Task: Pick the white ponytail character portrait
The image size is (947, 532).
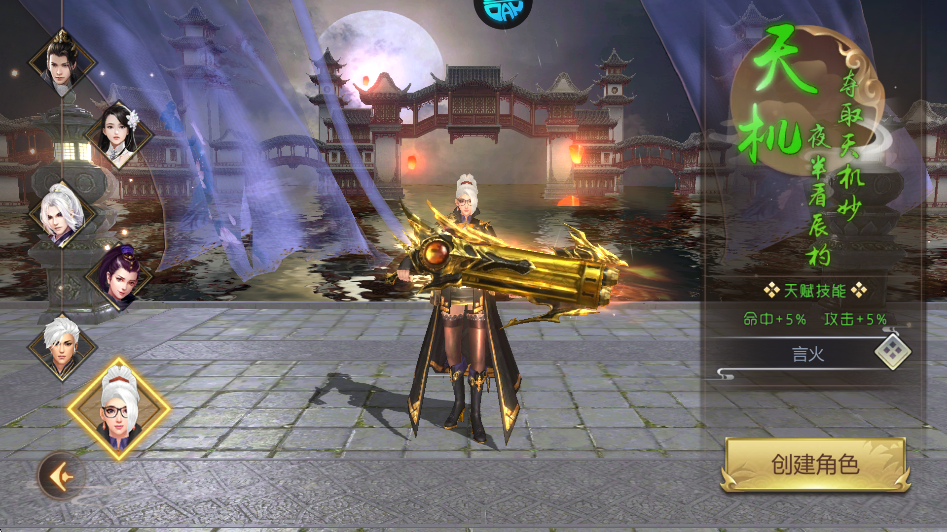Action: tap(62, 213)
